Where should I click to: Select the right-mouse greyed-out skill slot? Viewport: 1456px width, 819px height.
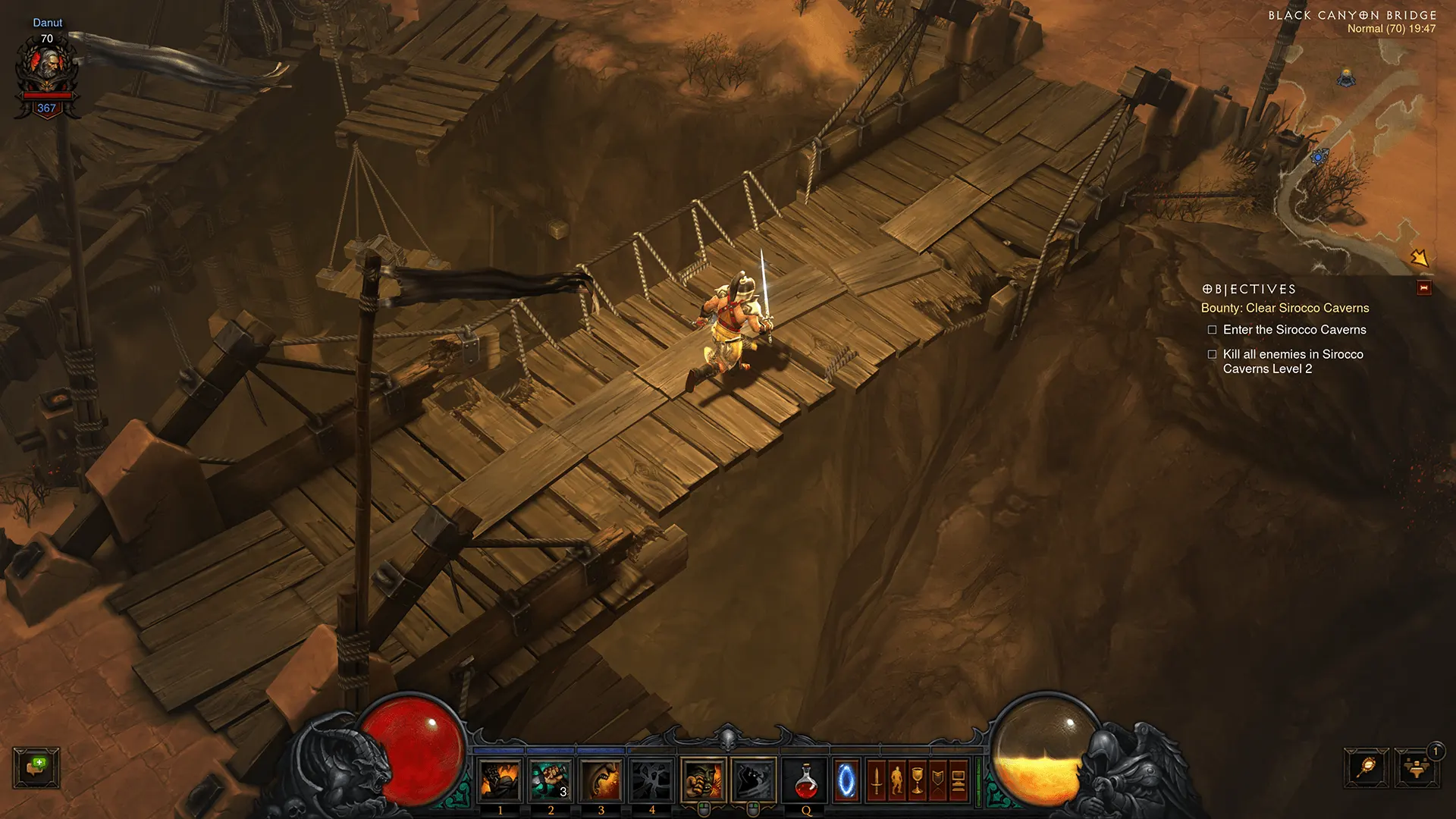pos(754,780)
